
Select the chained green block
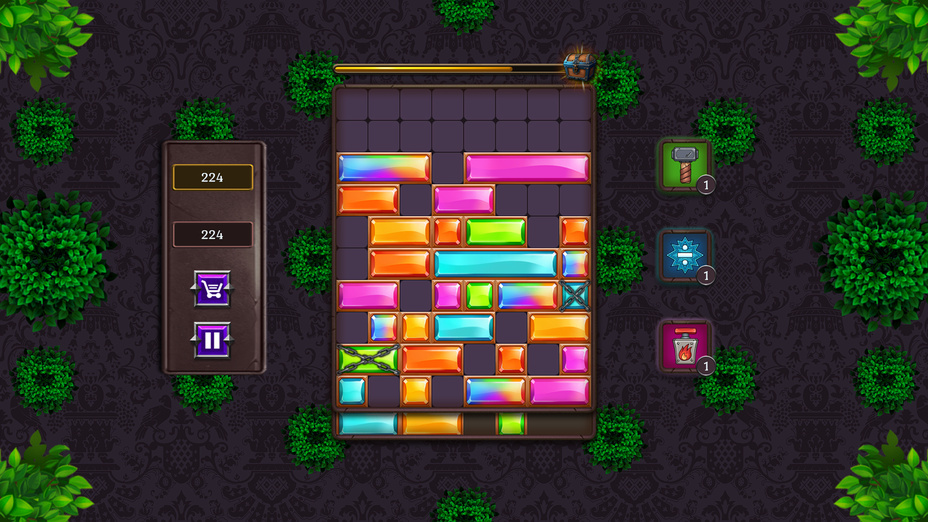(x=368, y=359)
